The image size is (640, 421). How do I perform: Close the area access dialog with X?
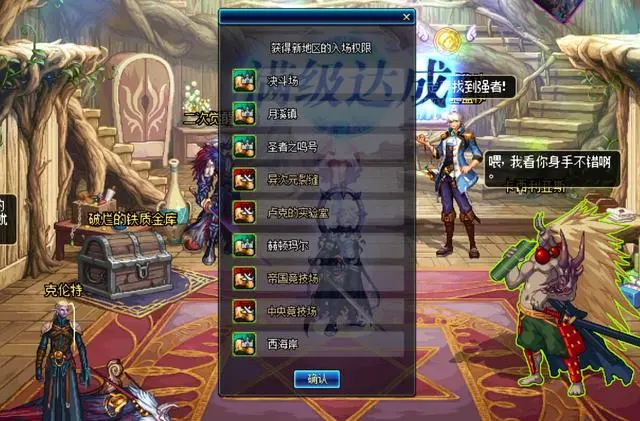click(x=406, y=17)
